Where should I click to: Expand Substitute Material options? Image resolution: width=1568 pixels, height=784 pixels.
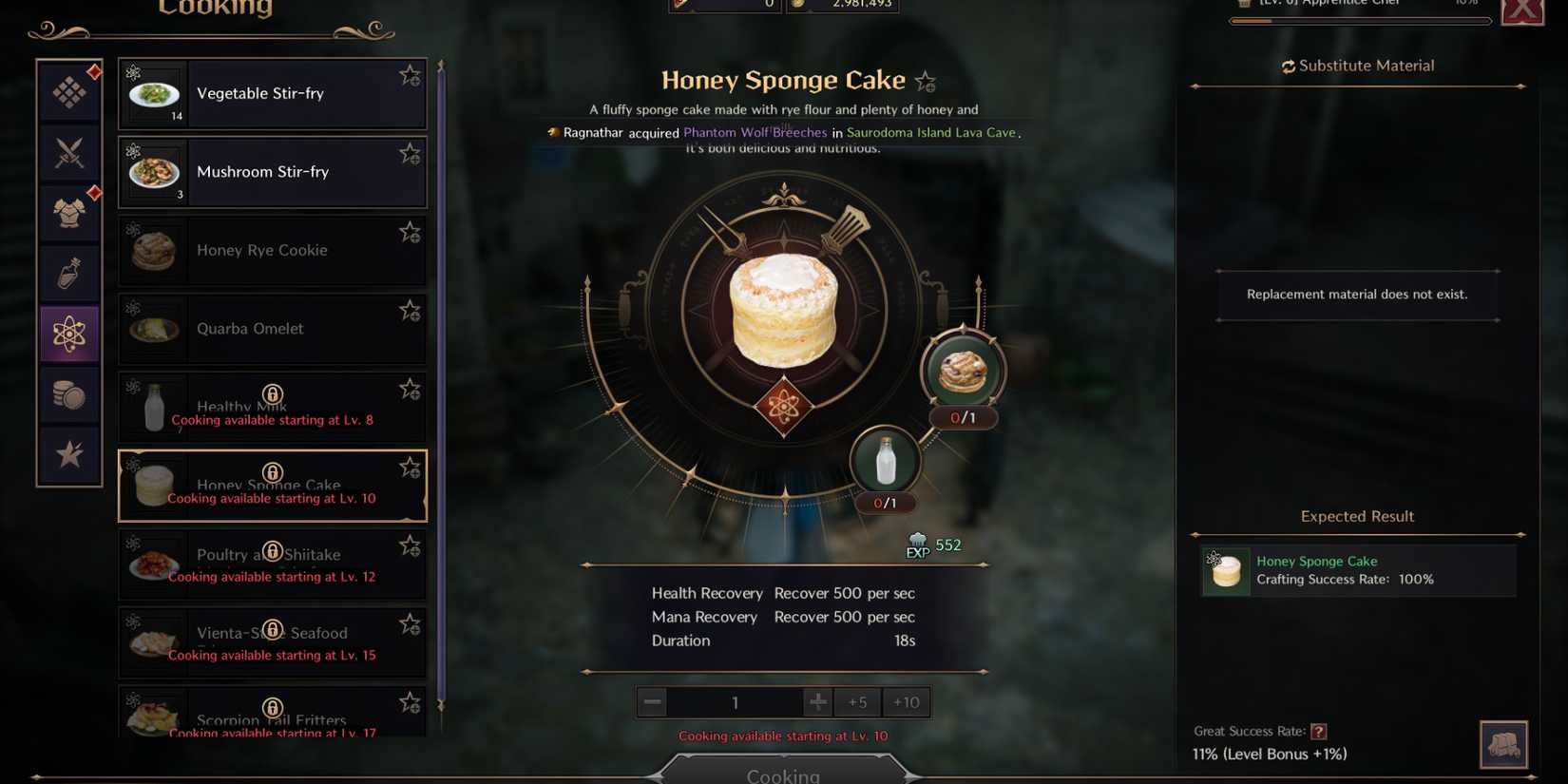click(1357, 65)
